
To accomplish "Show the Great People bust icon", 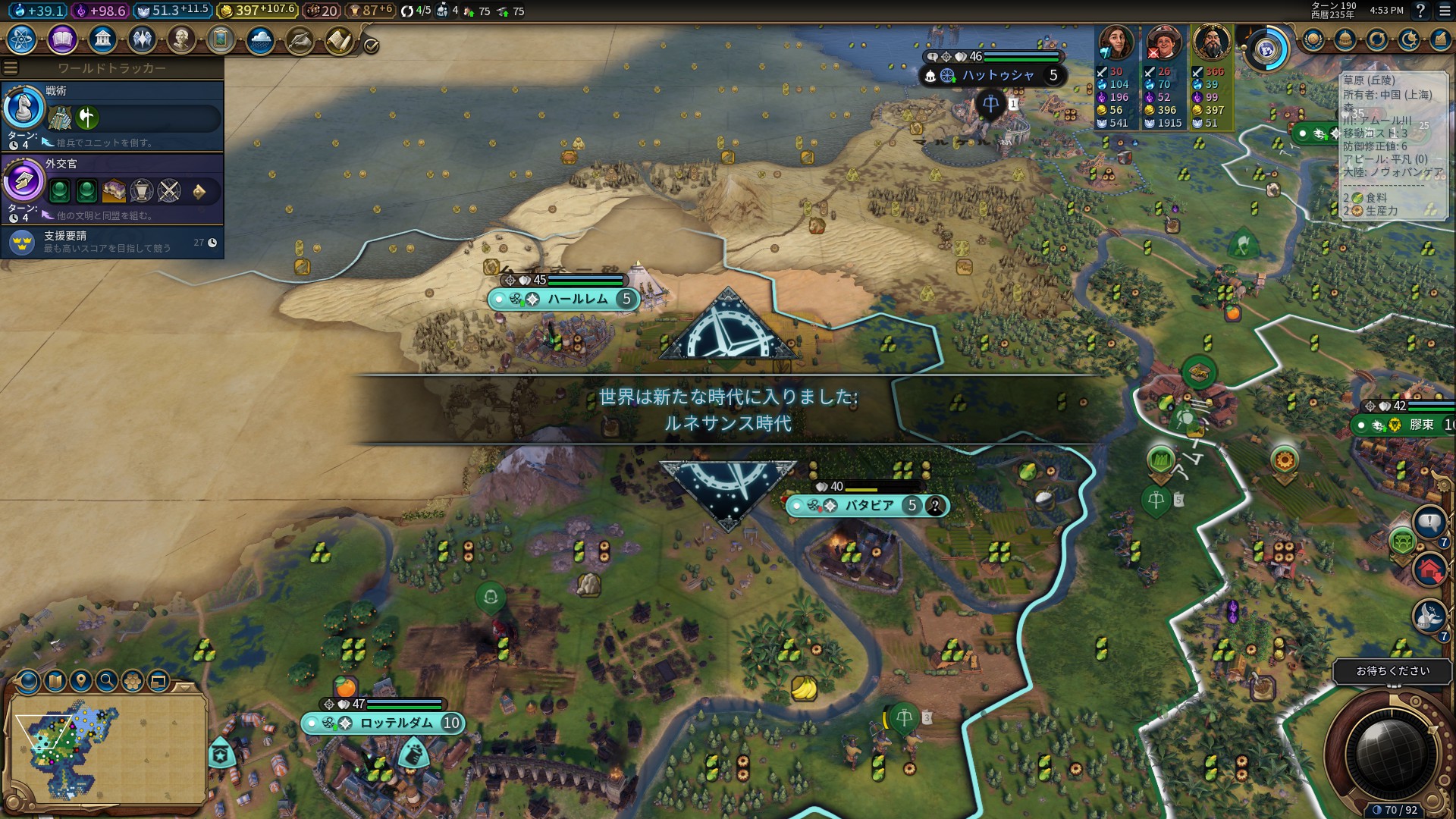I will pos(181,39).
